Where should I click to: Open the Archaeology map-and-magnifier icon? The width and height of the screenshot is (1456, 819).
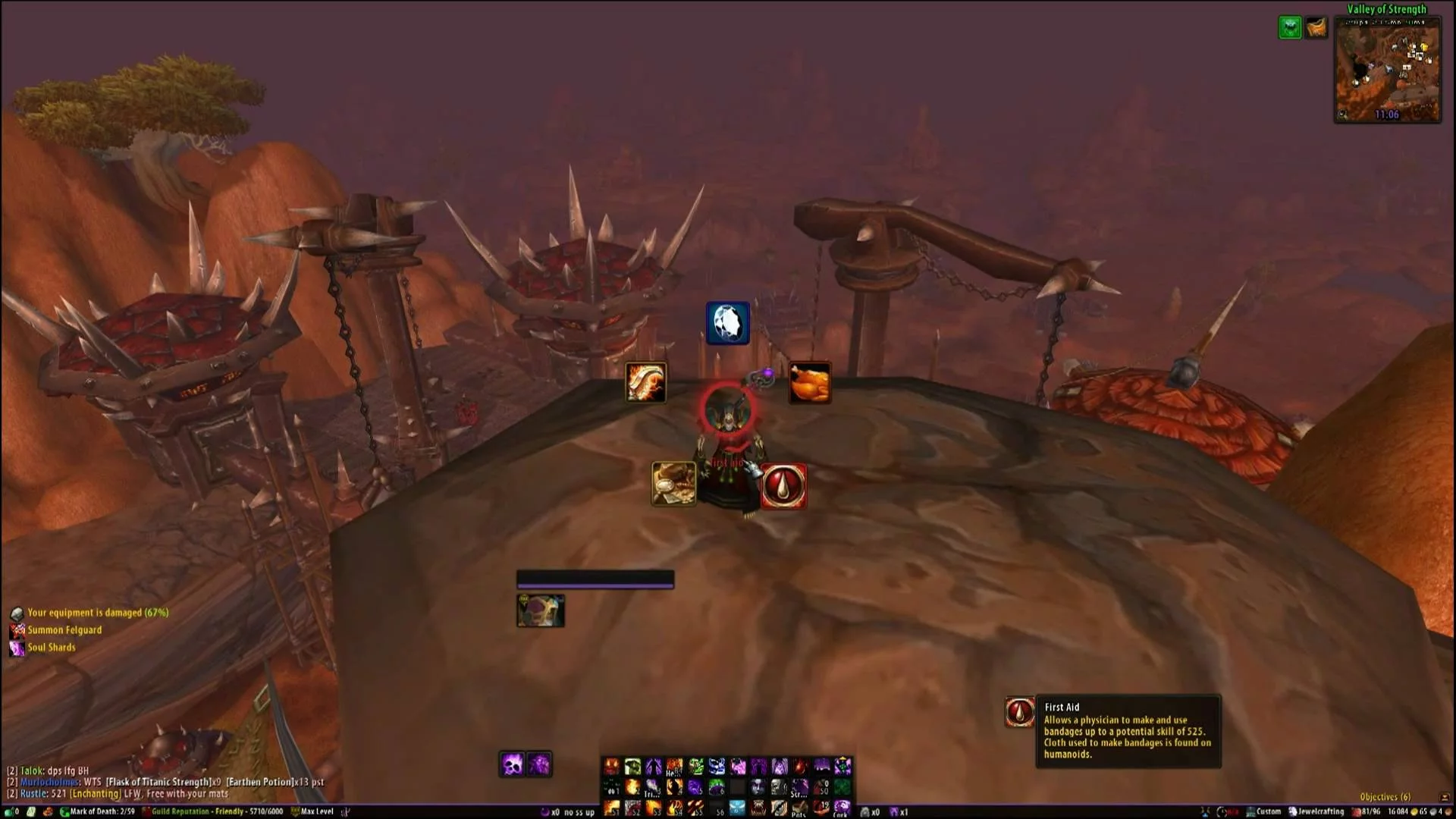[x=673, y=483]
